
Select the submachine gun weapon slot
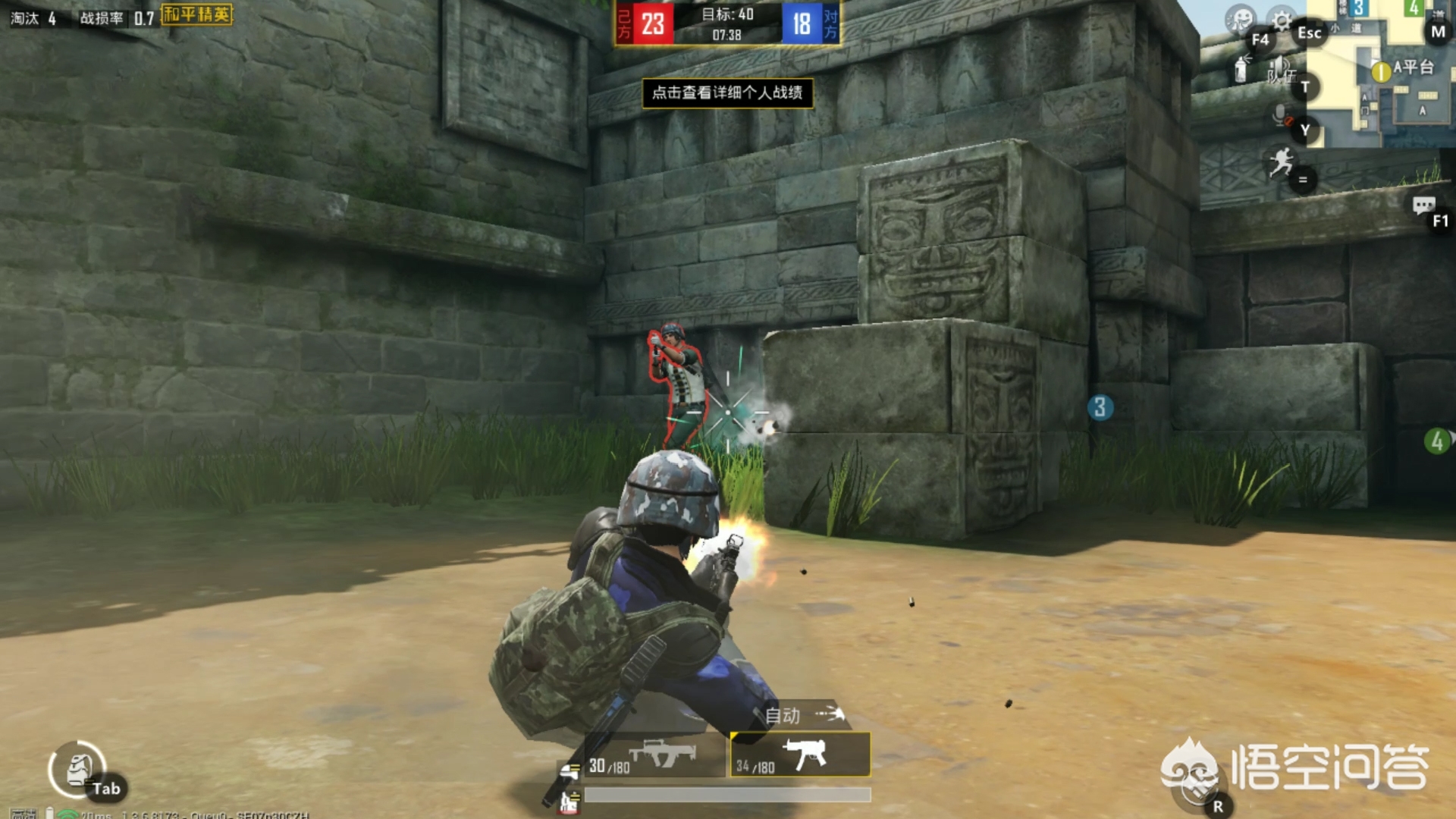800,755
